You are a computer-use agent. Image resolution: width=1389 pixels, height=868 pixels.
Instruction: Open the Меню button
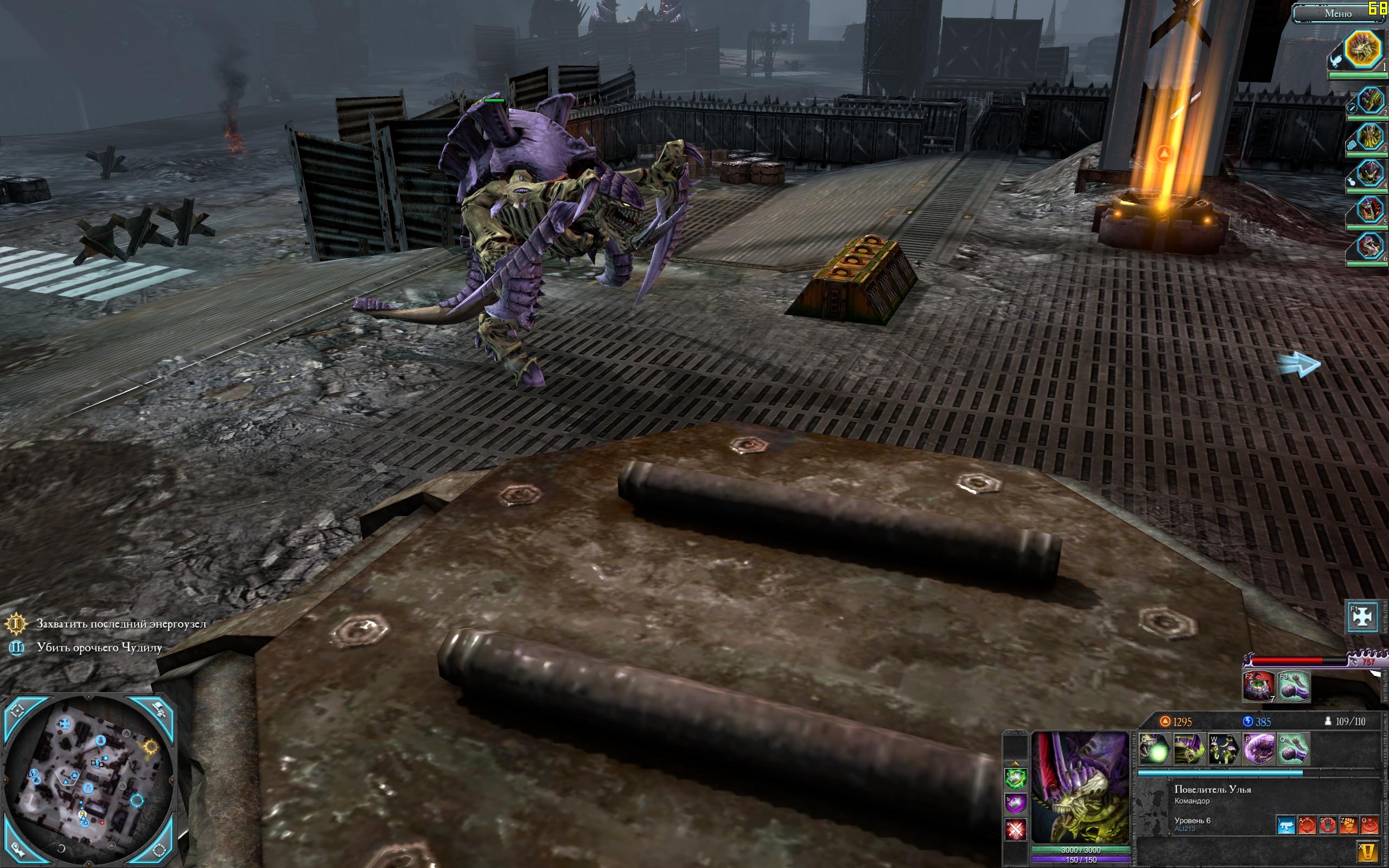tap(1337, 14)
